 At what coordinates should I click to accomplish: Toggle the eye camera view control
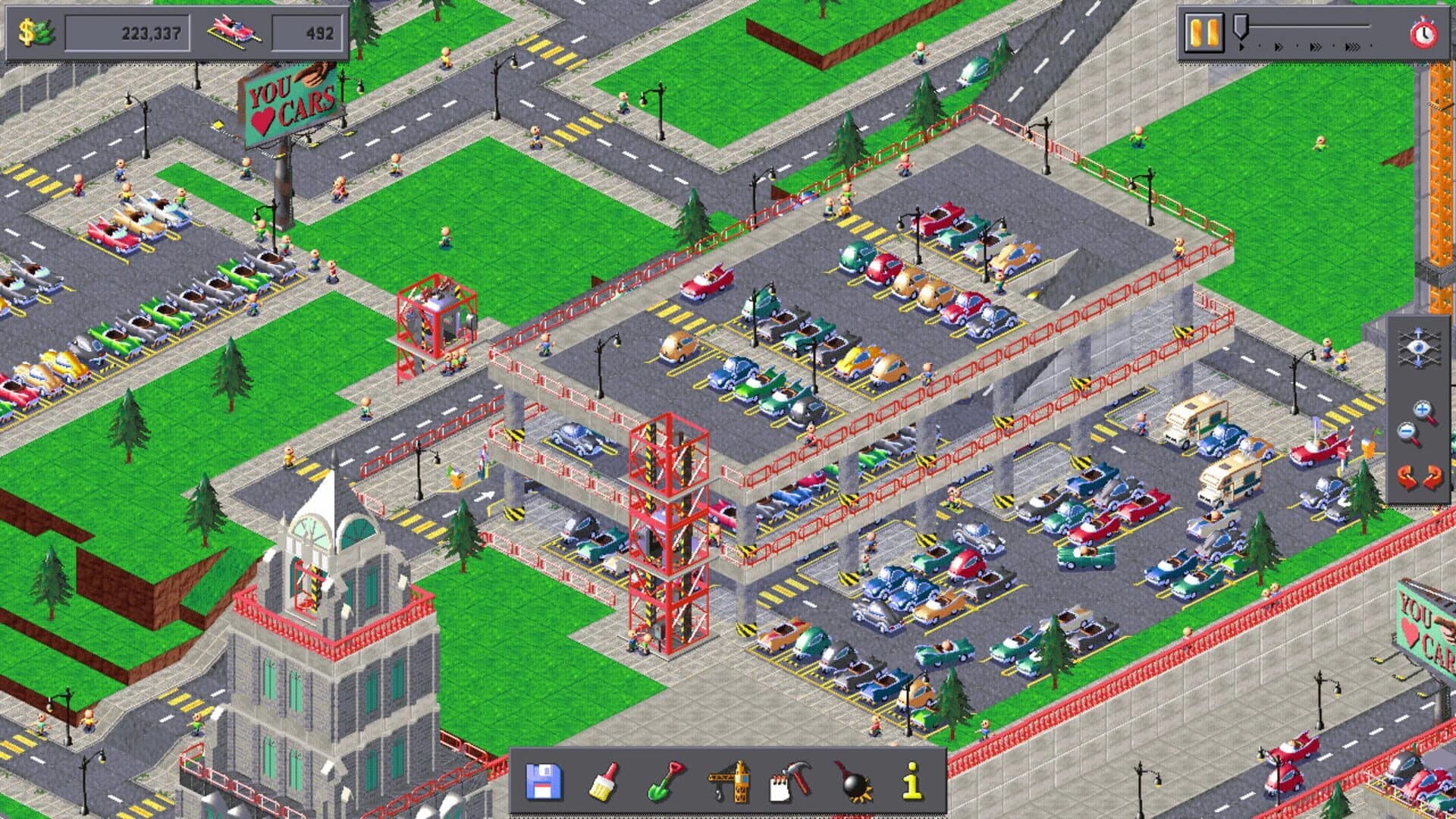coord(1418,347)
